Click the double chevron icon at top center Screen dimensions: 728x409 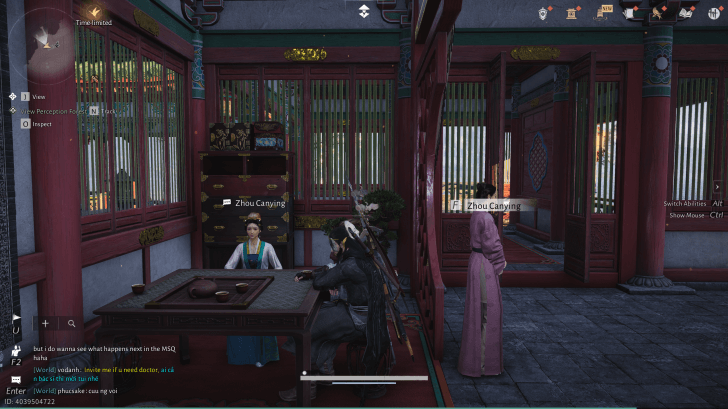[x=364, y=11]
